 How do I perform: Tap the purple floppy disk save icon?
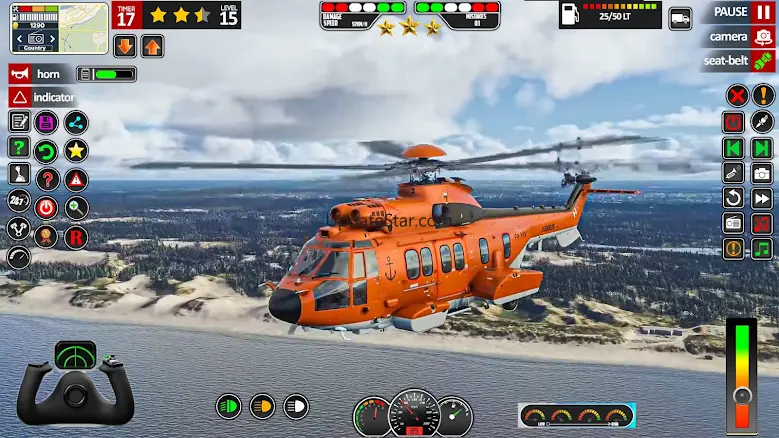(46, 122)
